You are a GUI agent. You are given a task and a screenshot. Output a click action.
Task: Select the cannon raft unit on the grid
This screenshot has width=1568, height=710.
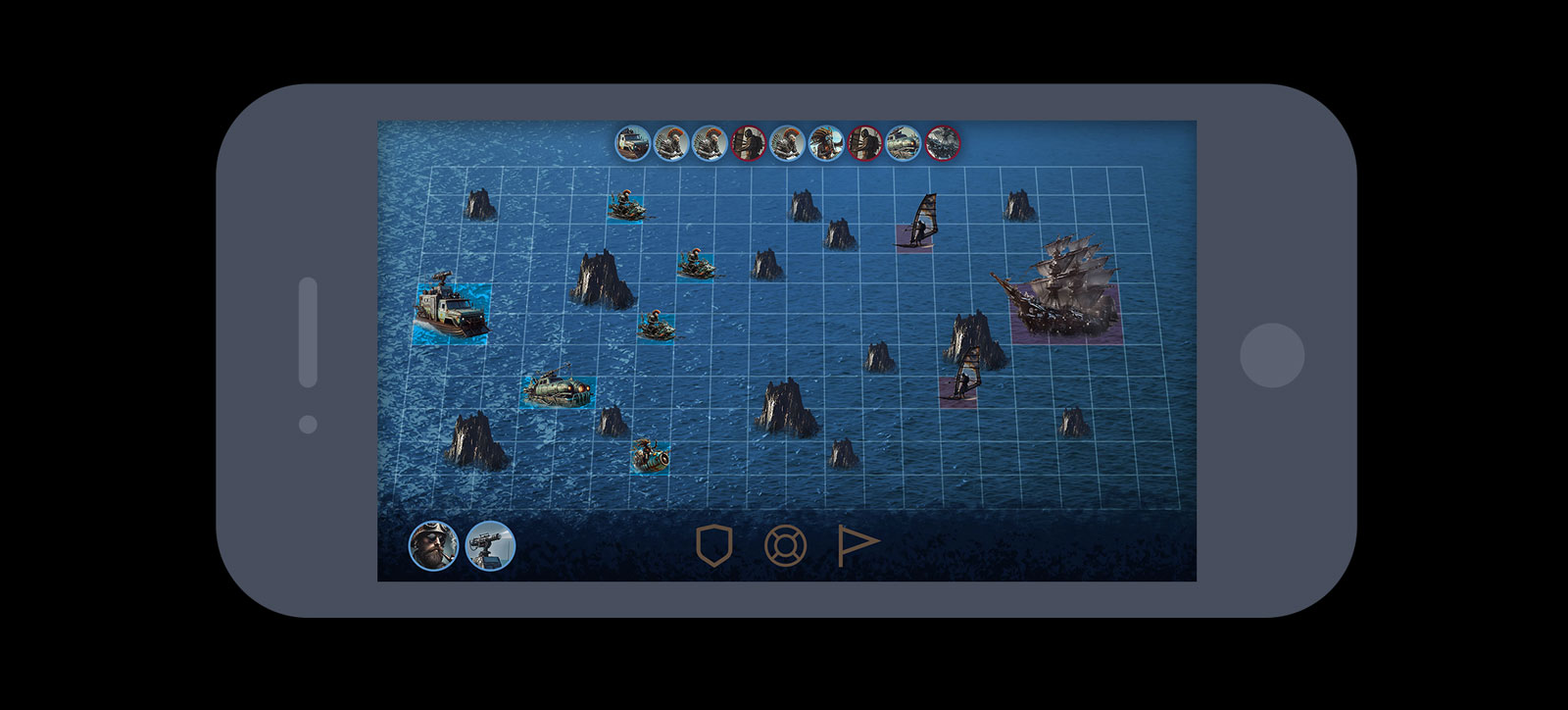[650, 455]
